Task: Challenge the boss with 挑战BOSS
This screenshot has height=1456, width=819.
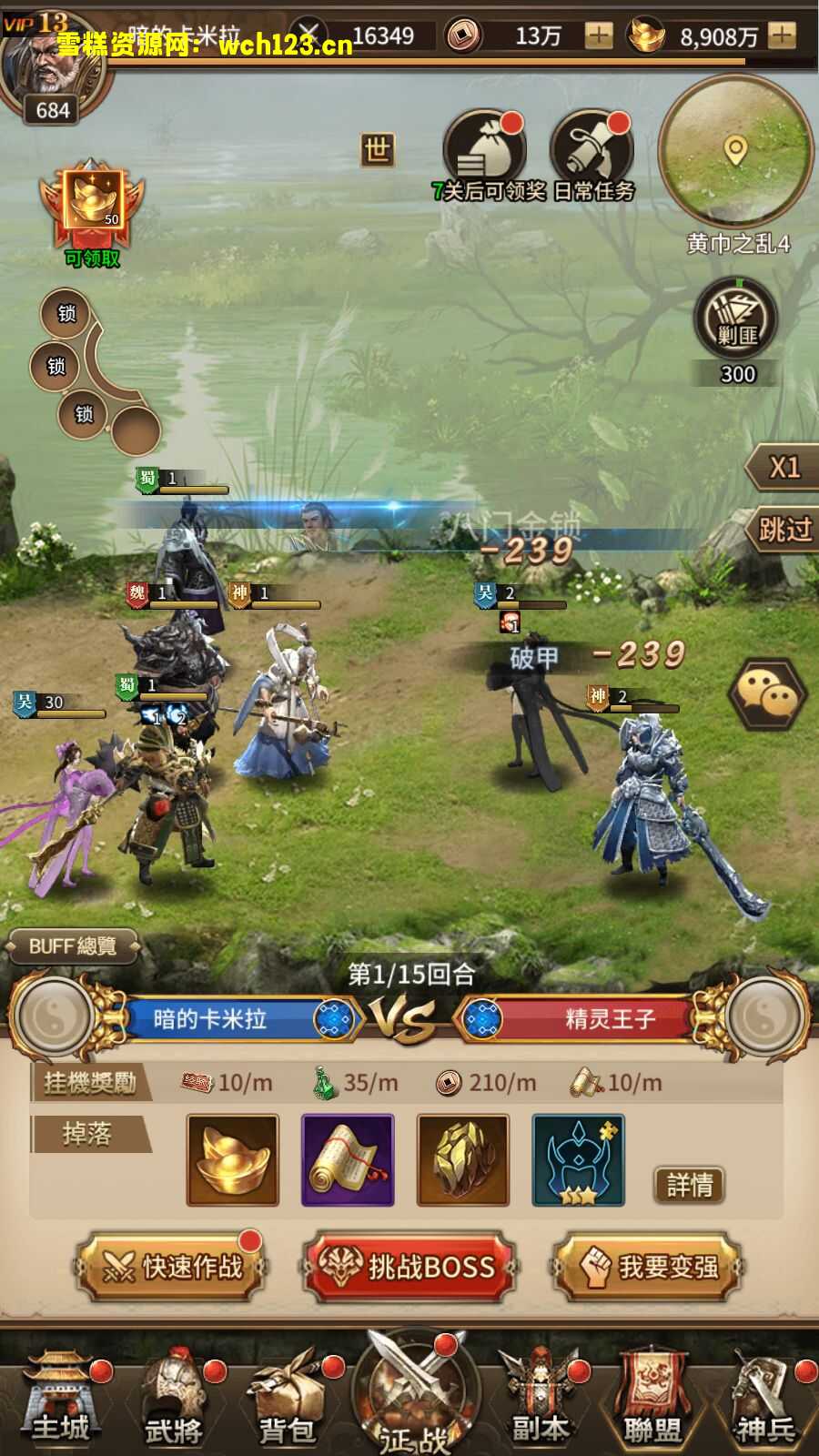Action: [409, 1266]
